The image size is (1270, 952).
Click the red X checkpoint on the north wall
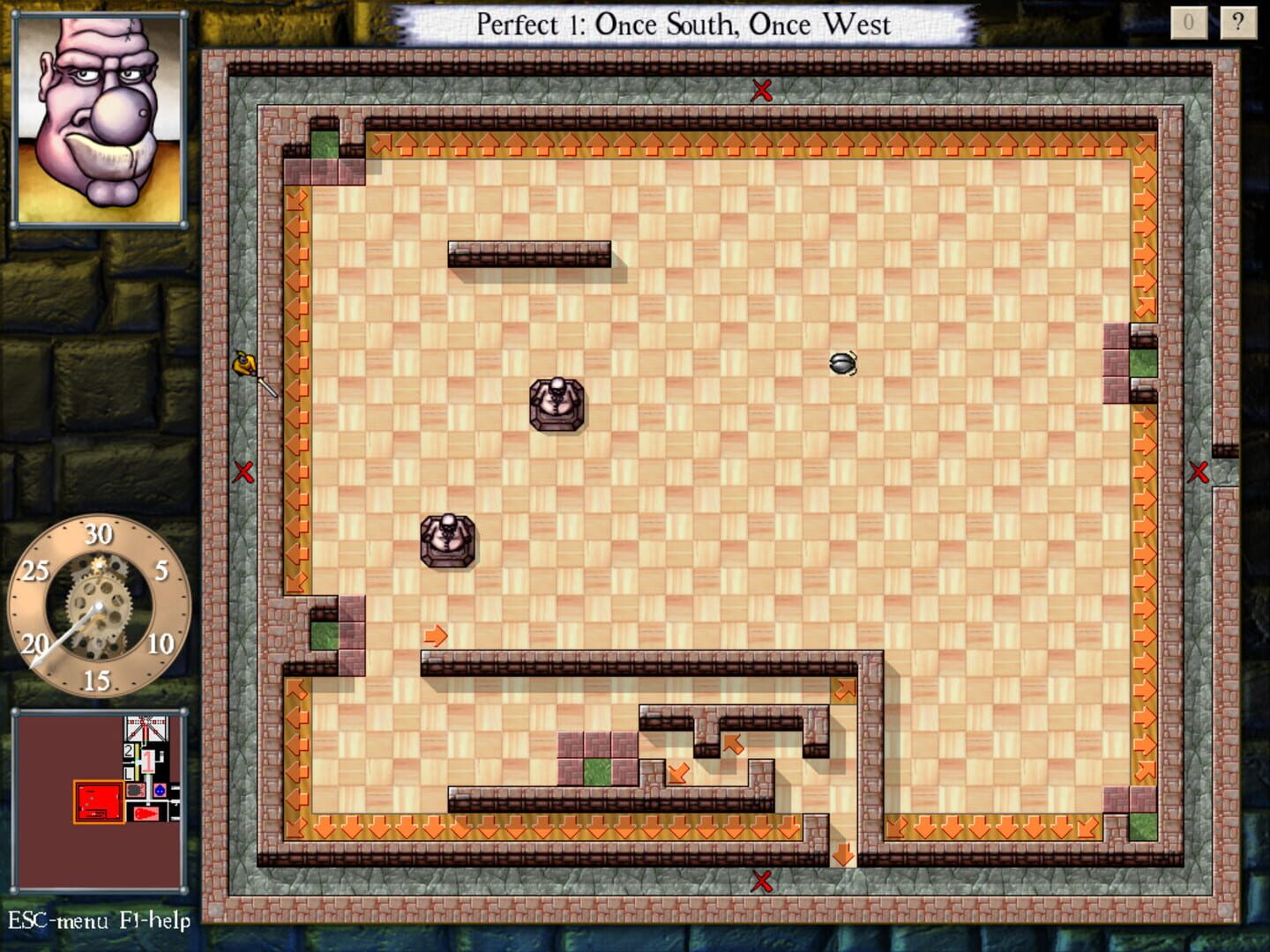[760, 89]
